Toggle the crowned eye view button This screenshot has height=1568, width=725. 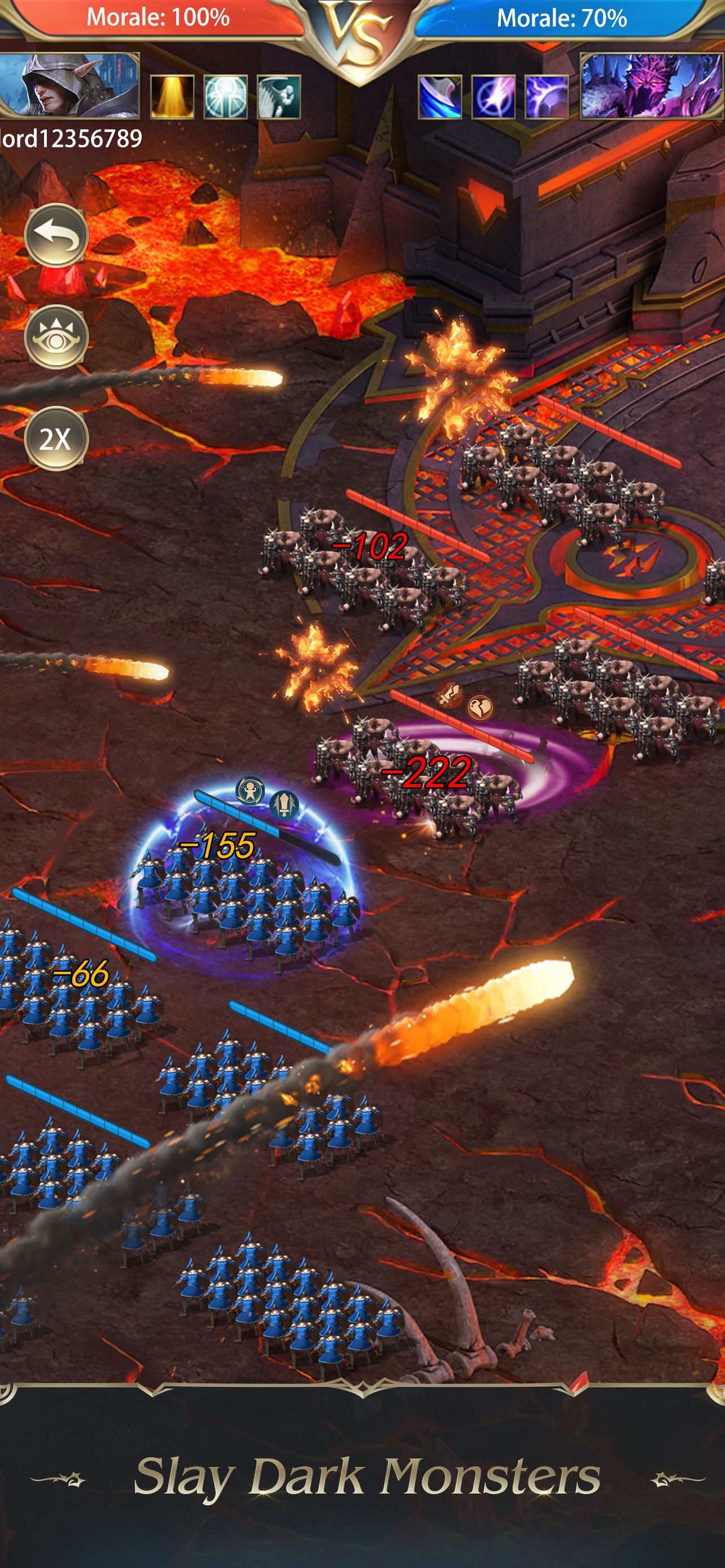pyautogui.click(x=56, y=336)
